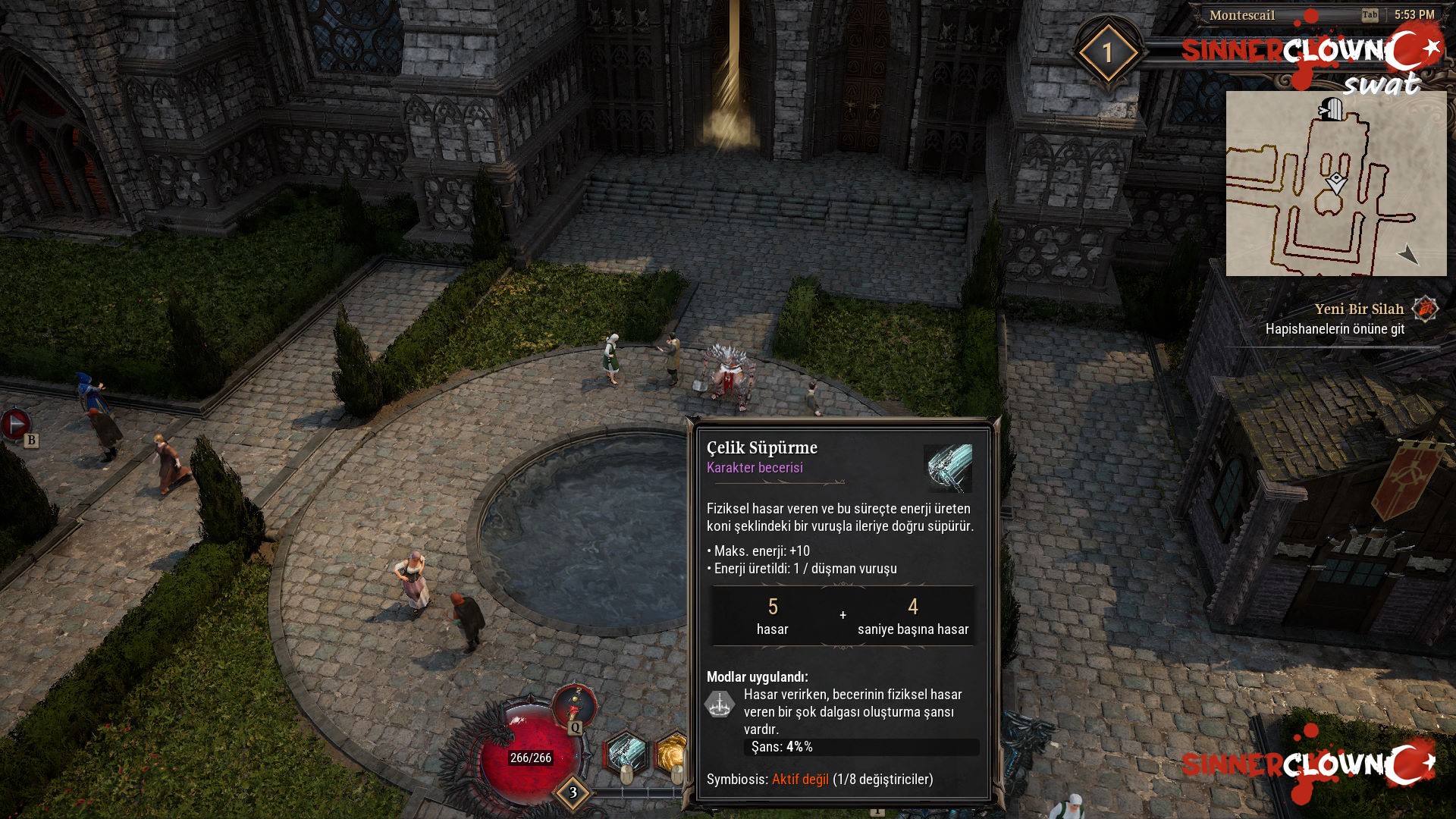
Task: Click the quest marker icon beside Yeni Bir Silah
Action: [1426, 309]
